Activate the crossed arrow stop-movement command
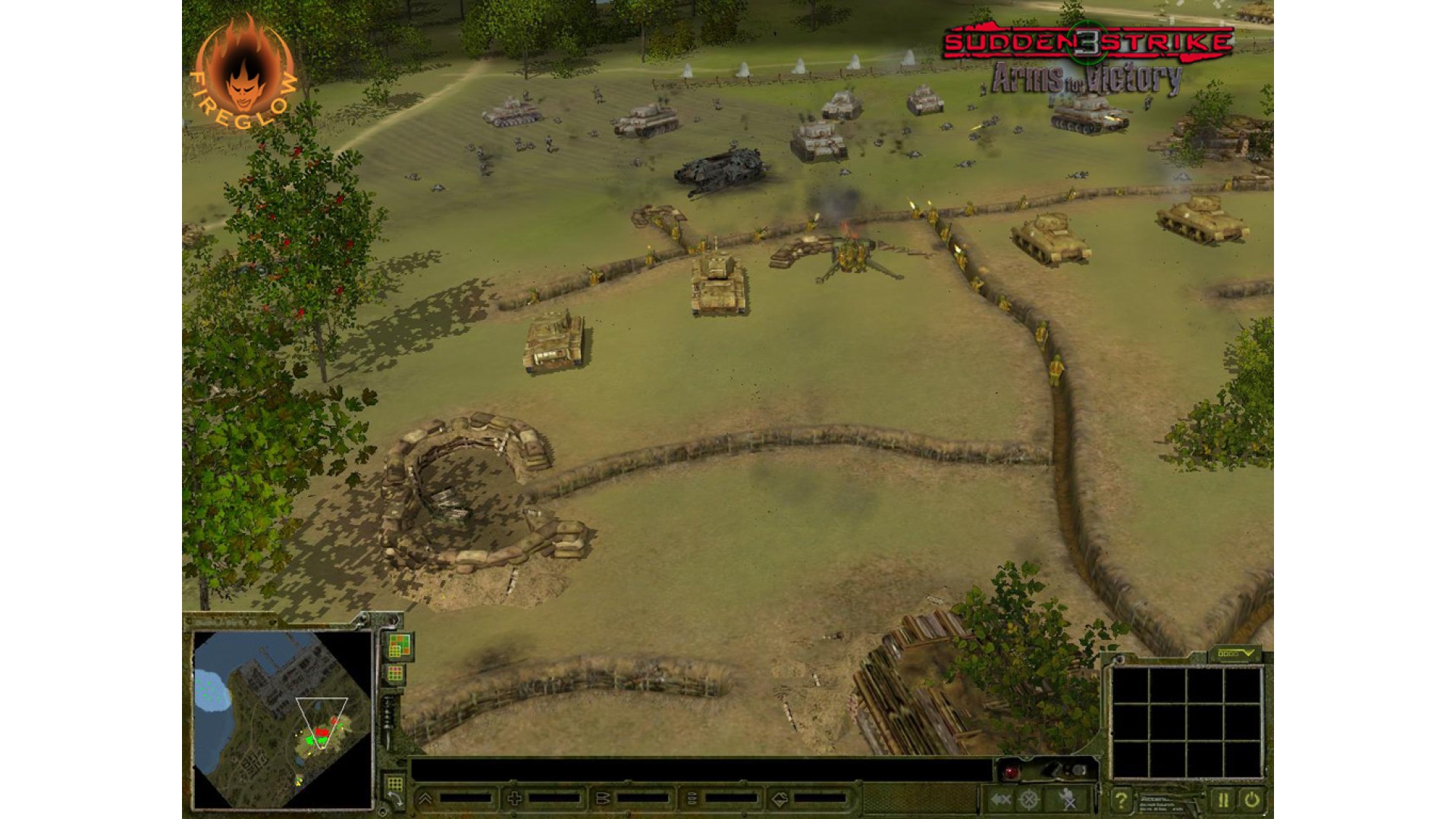The image size is (1456, 819). coord(1001,799)
